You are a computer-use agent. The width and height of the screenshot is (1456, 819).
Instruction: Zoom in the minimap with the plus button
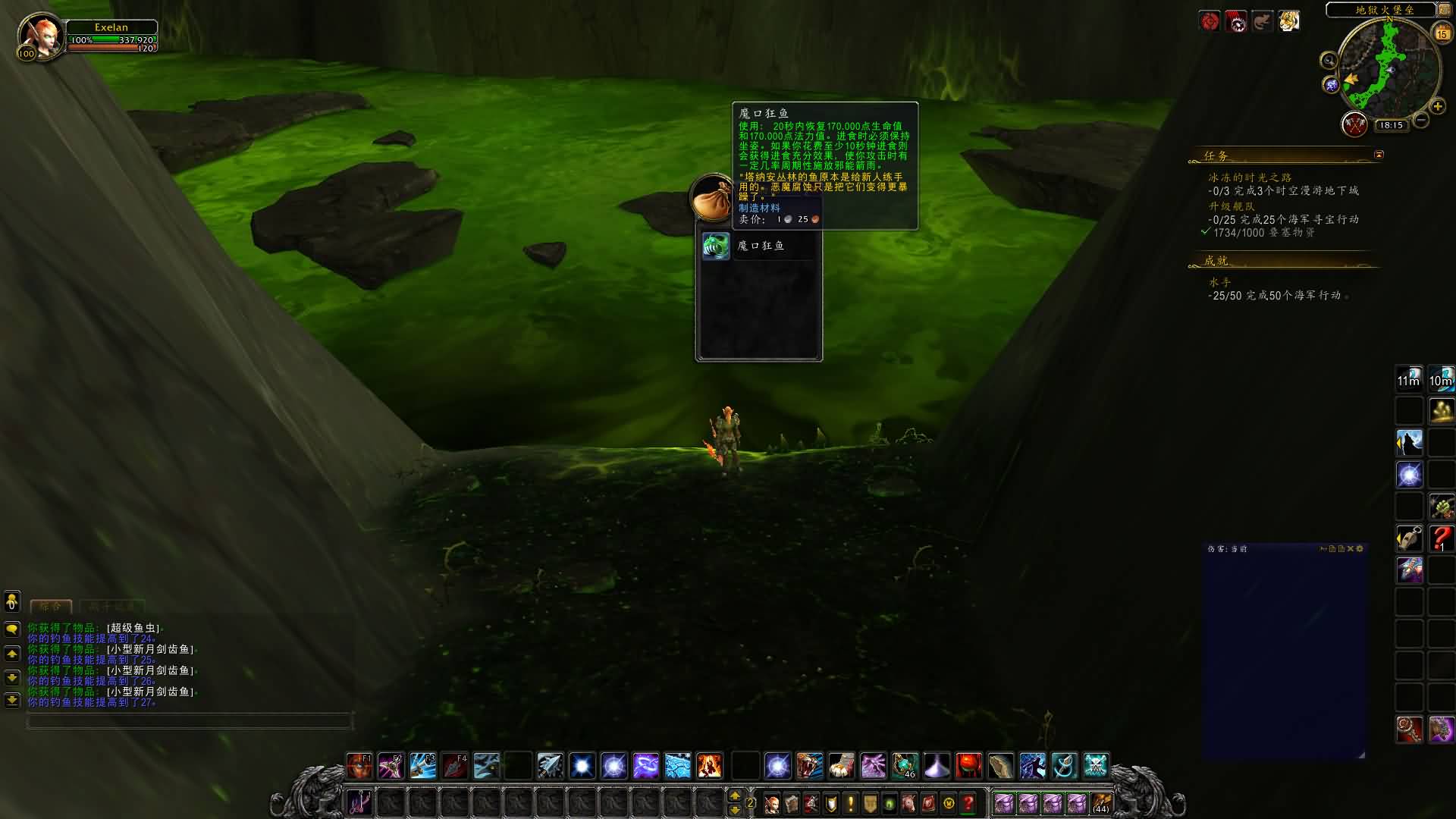[1438, 107]
